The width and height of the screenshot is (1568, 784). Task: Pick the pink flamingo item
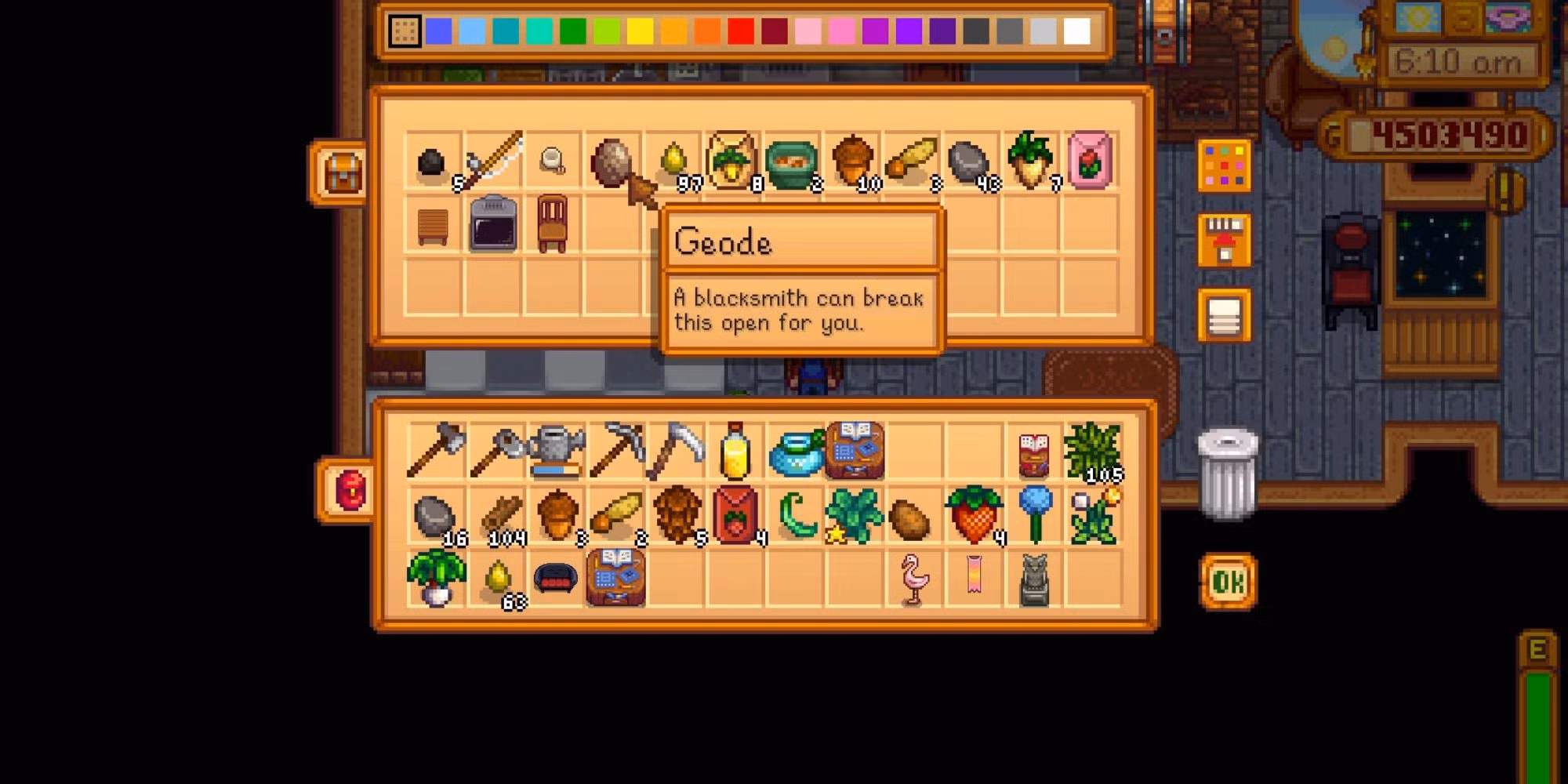(913, 580)
